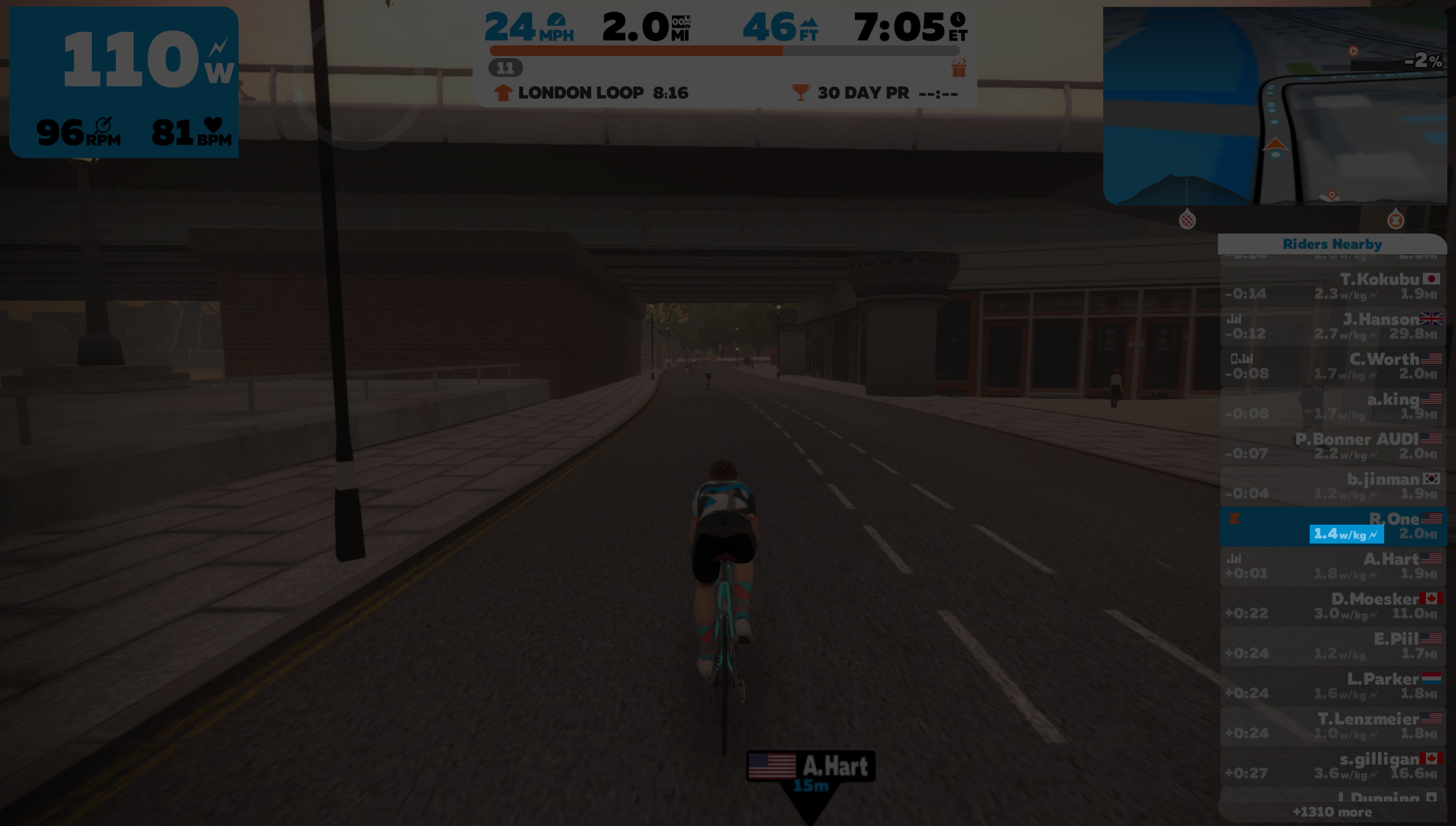View A.Hart in the nearby list
Image resolution: width=1456 pixels, height=826 pixels.
[x=1332, y=566]
